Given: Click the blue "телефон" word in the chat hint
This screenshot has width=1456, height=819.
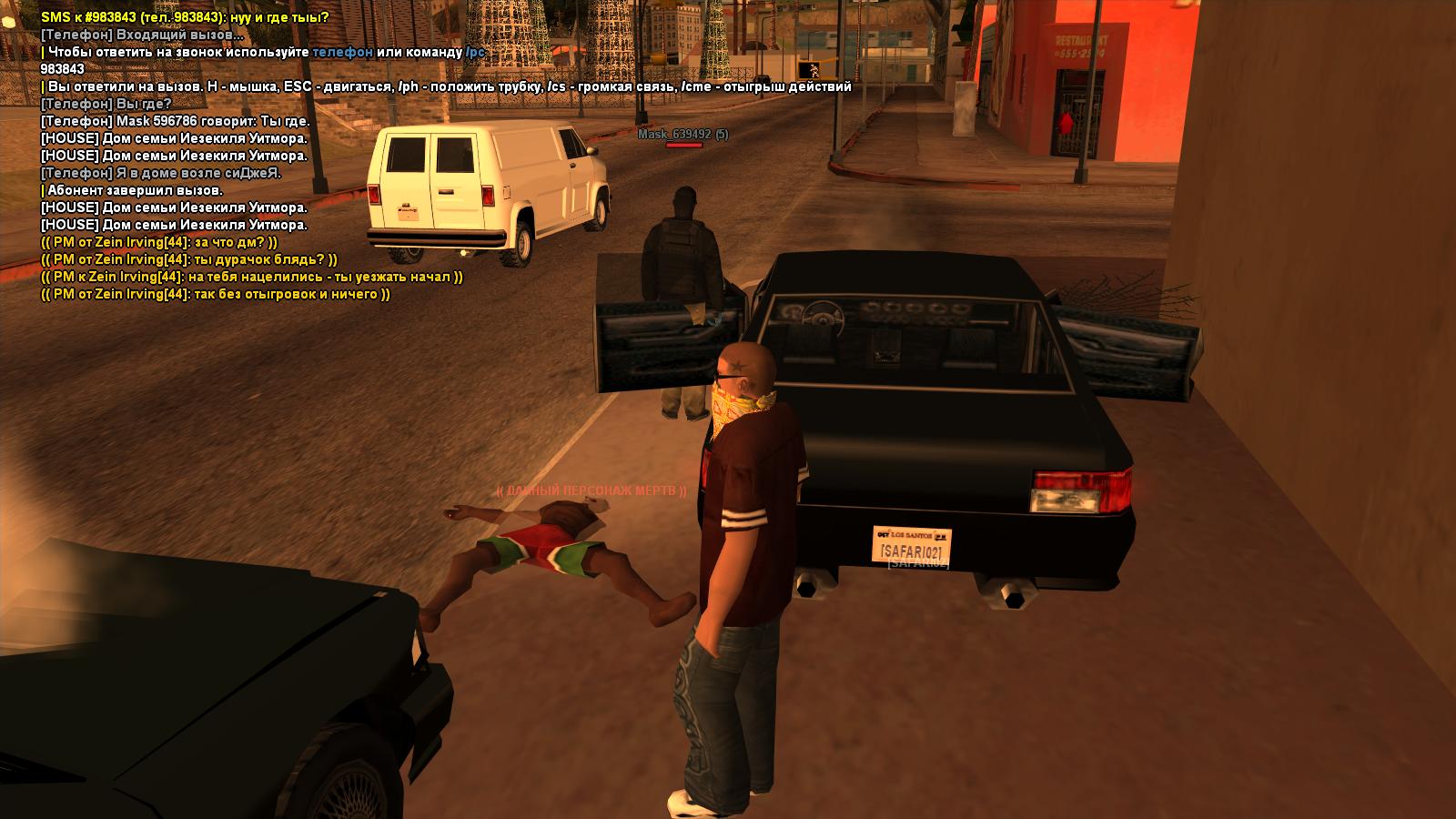Looking at the screenshot, I should pos(342,52).
